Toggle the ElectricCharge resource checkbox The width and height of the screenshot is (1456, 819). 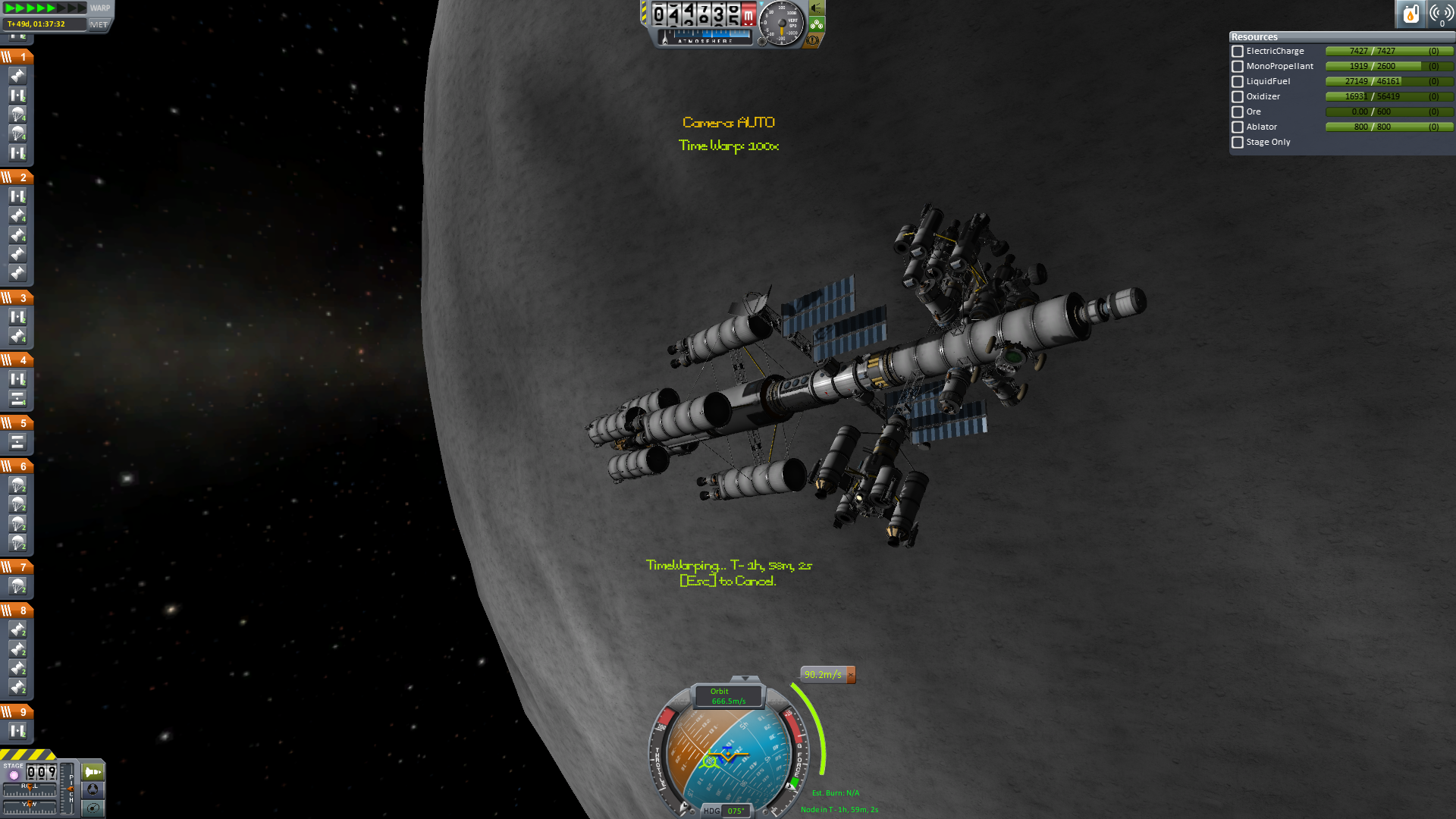(1238, 52)
